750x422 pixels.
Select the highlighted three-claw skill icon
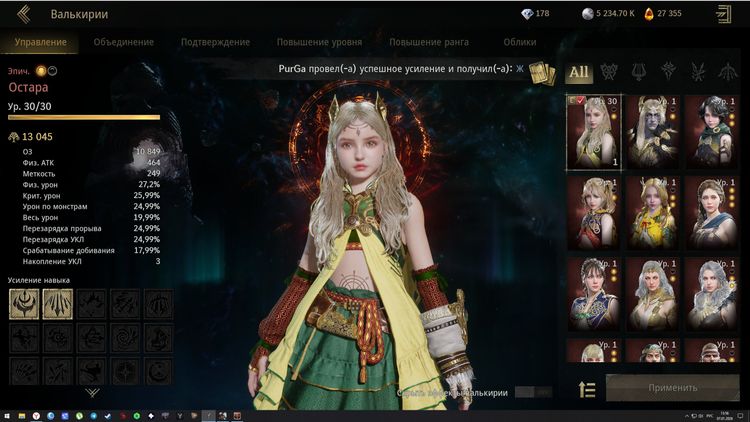coord(57,304)
